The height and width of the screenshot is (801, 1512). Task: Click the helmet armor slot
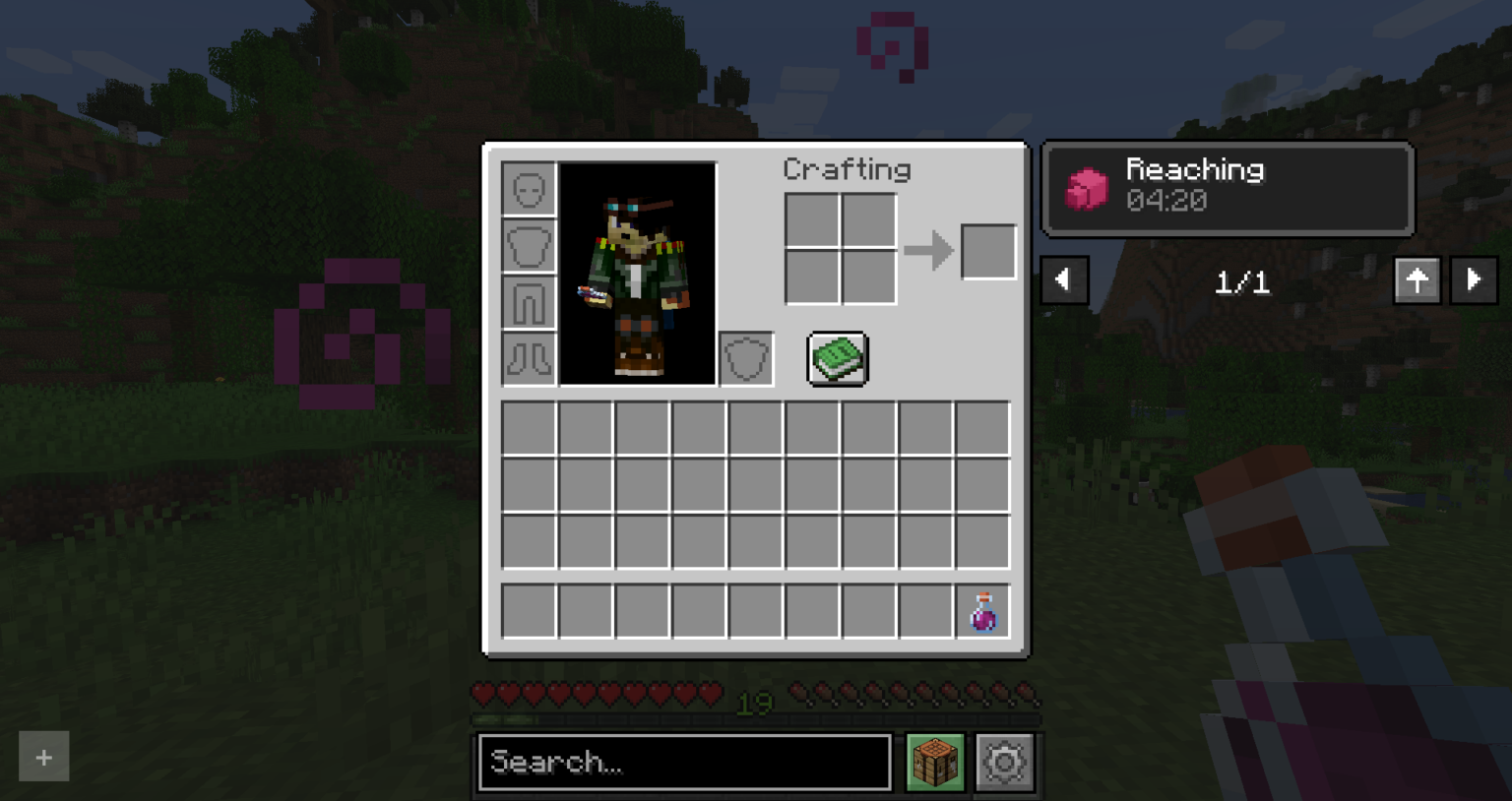click(528, 188)
